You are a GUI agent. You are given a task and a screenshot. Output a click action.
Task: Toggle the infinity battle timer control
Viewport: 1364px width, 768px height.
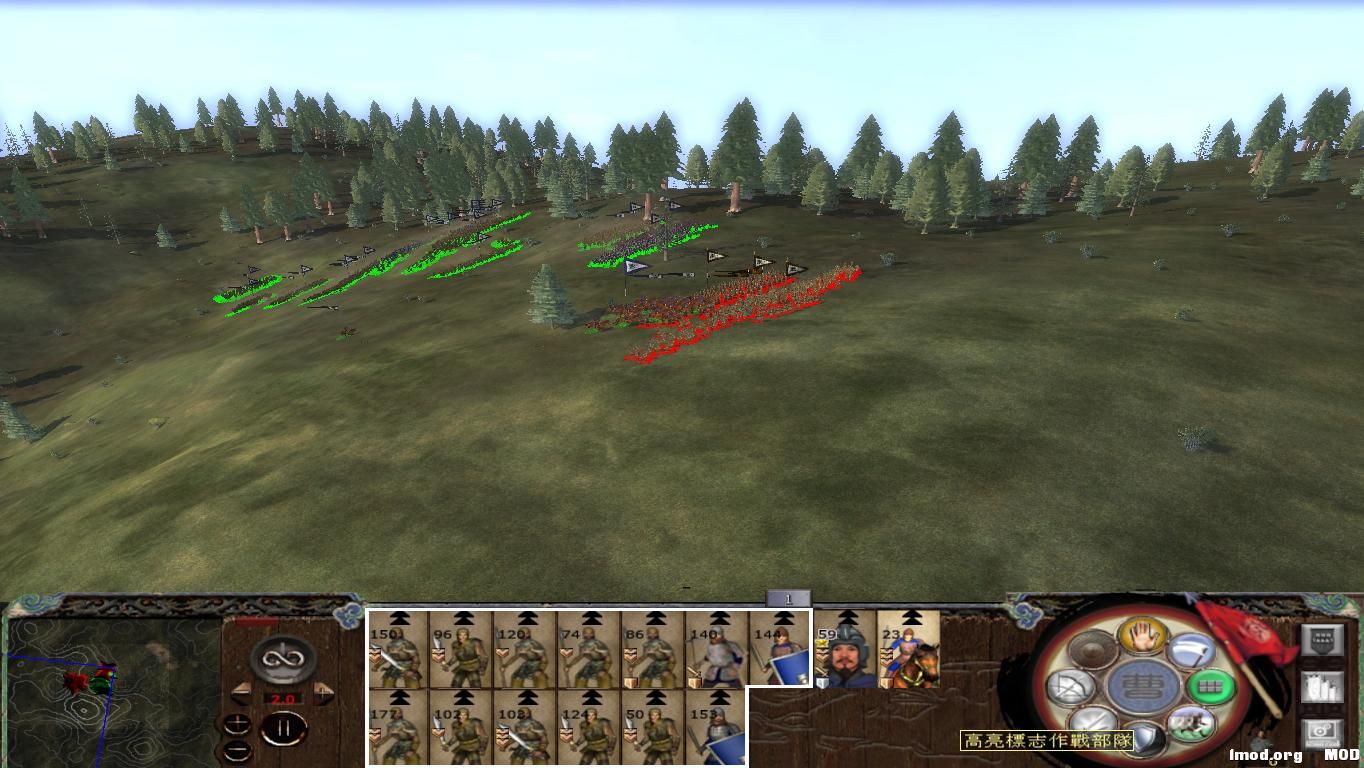pyautogui.click(x=281, y=659)
